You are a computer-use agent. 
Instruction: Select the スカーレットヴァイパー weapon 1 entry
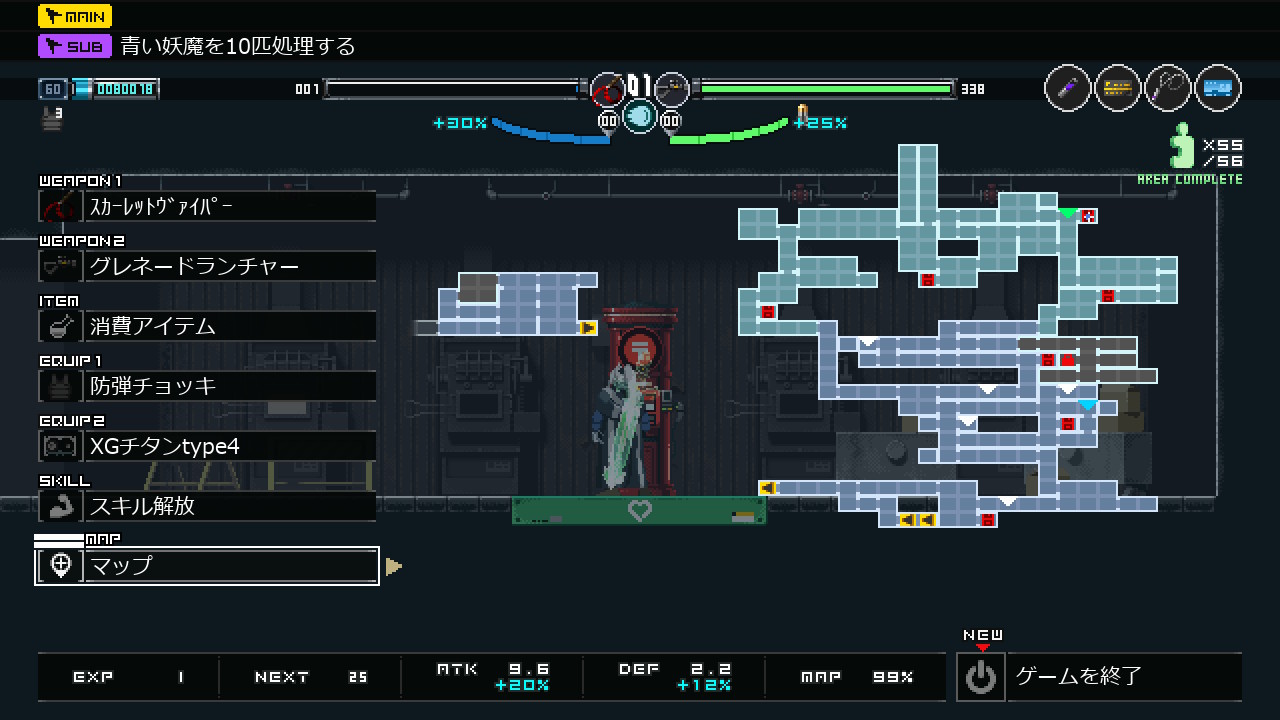click(207, 206)
